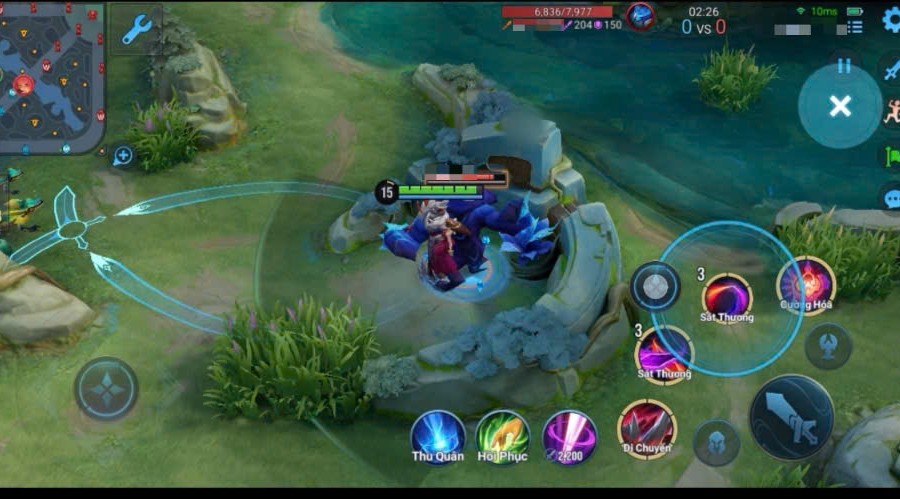
Task: Open the minimap
Action: pyautogui.click(x=50, y=75)
